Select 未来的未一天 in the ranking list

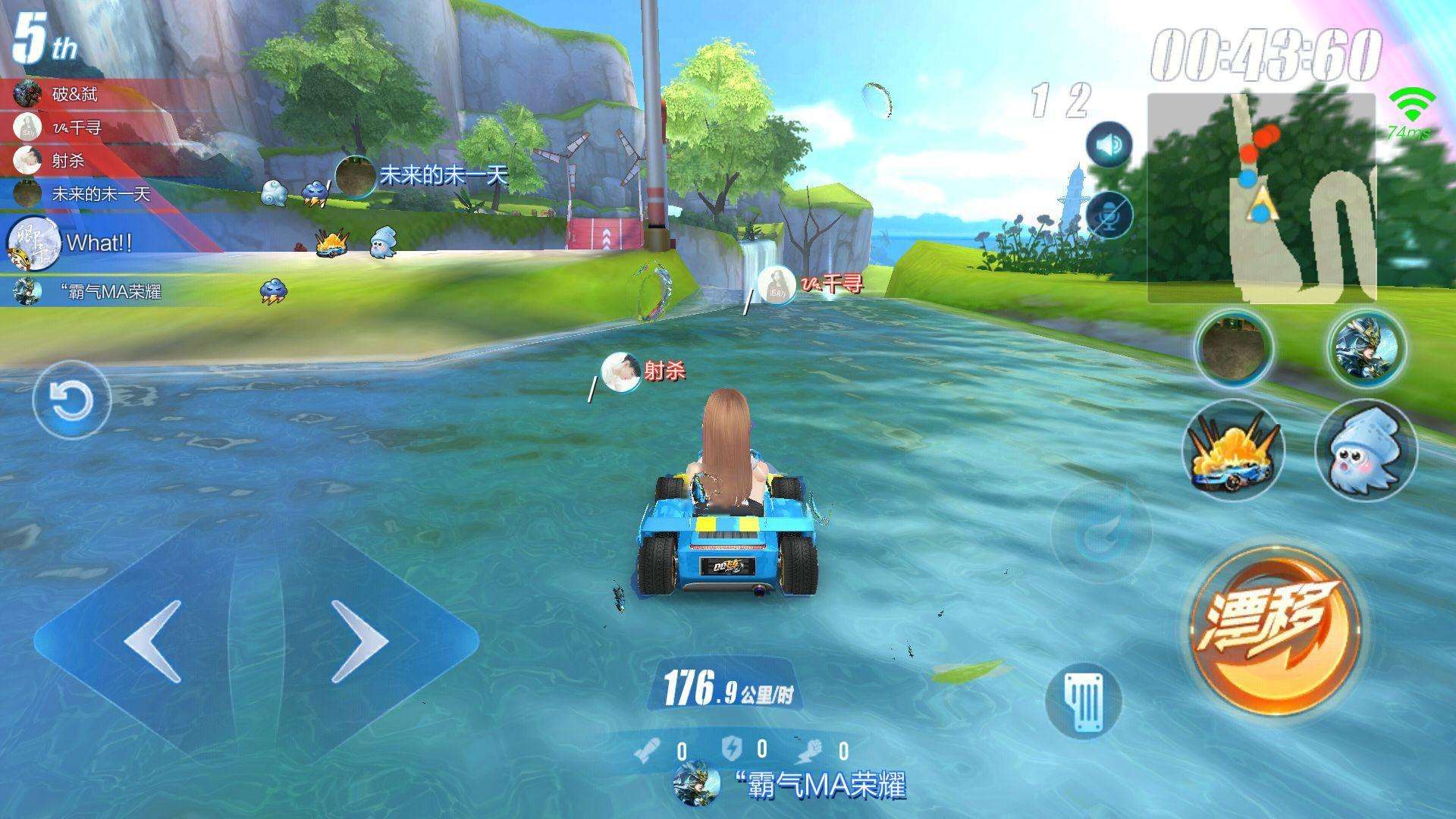coord(100,194)
